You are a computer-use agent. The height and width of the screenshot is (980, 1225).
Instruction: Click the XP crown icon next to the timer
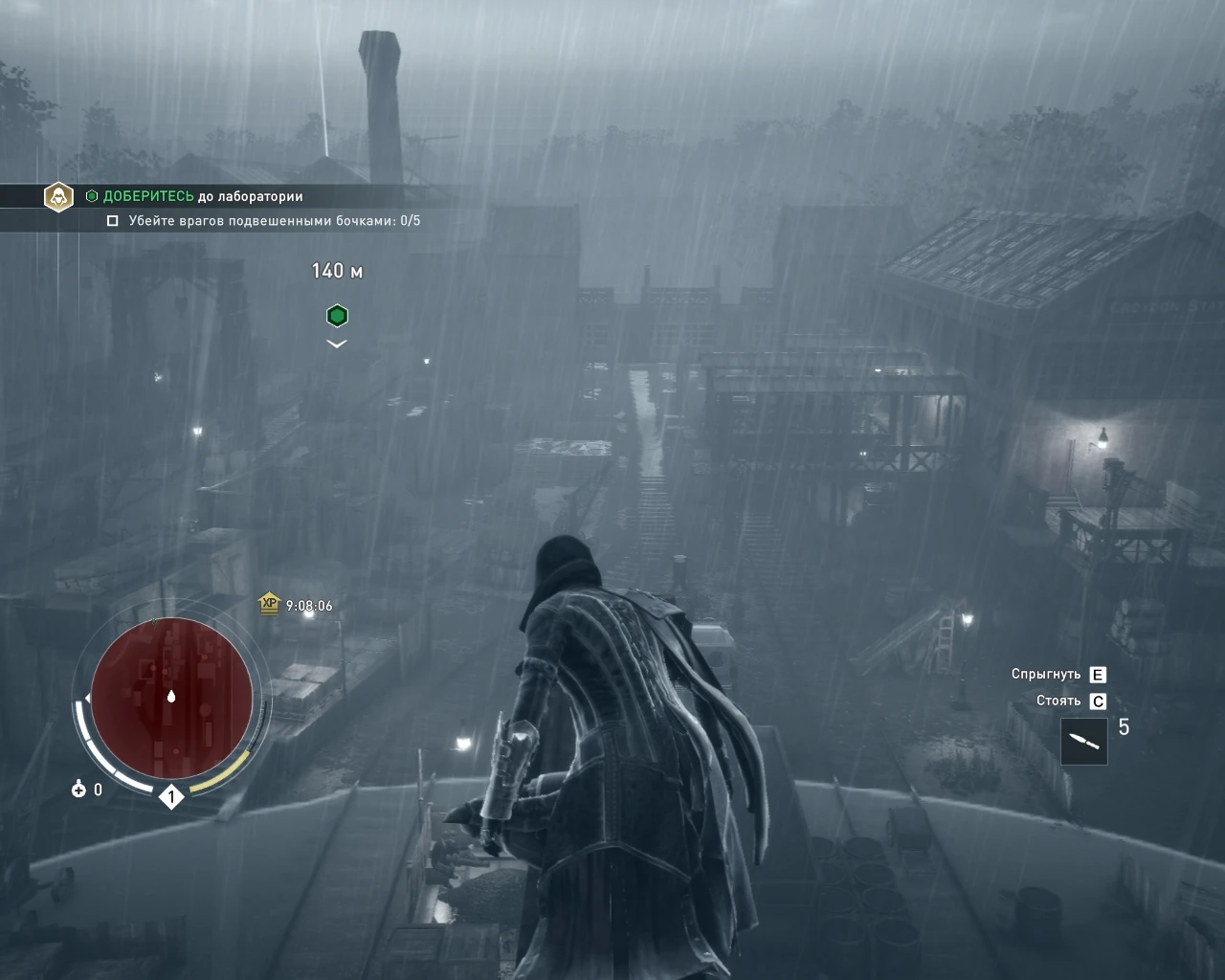[x=271, y=604]
